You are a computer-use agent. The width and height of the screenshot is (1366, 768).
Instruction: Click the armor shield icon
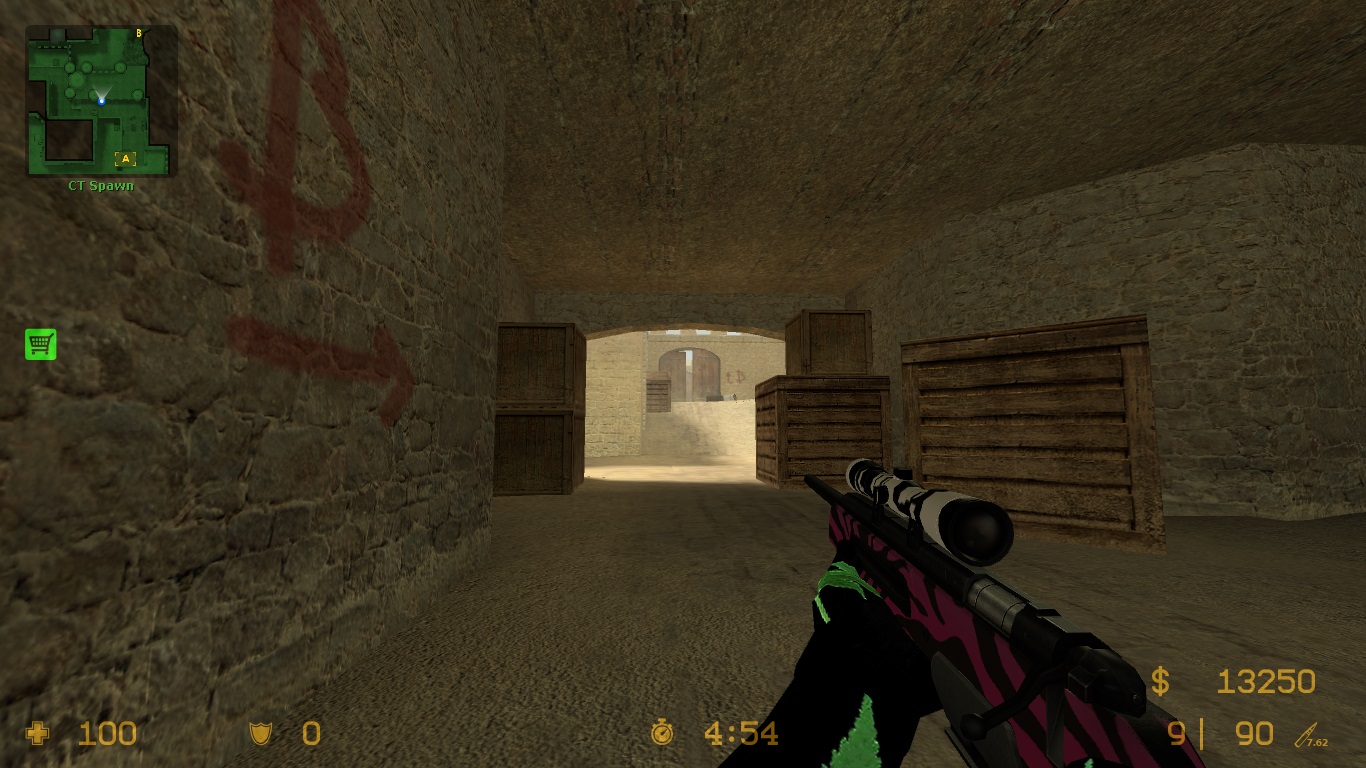(260, 733)
